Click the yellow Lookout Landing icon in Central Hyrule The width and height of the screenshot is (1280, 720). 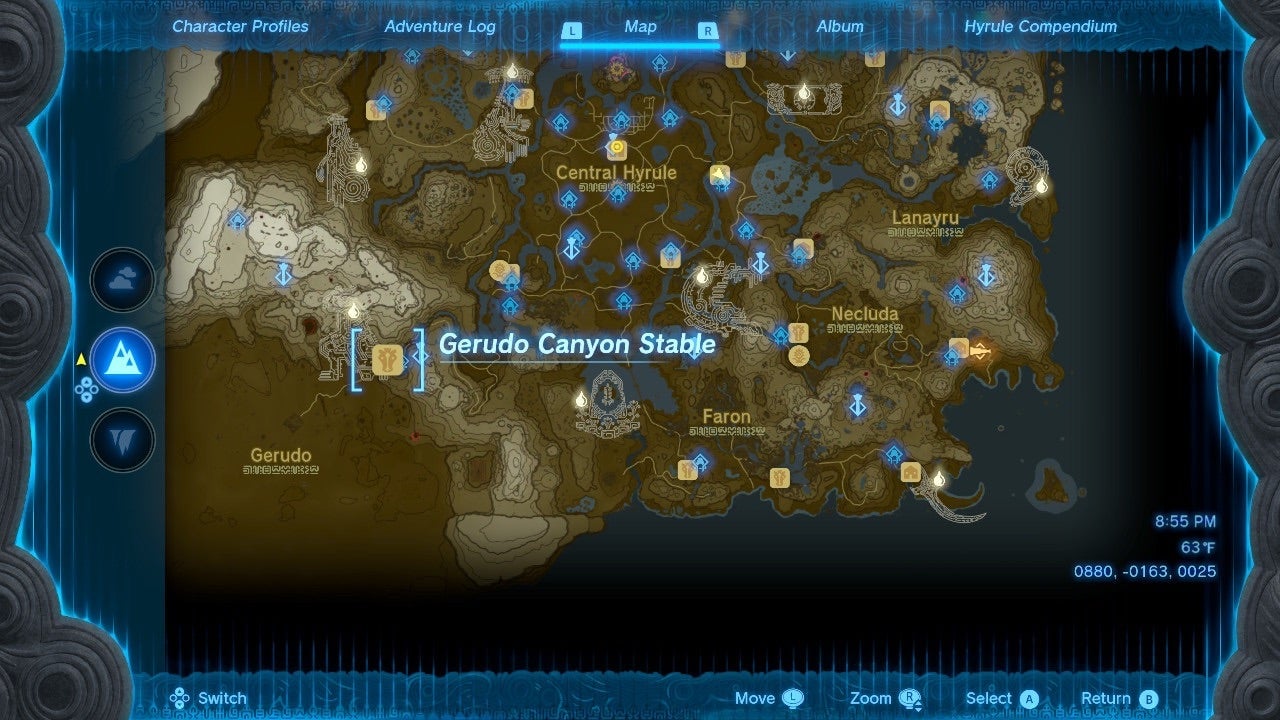(618, 145)
